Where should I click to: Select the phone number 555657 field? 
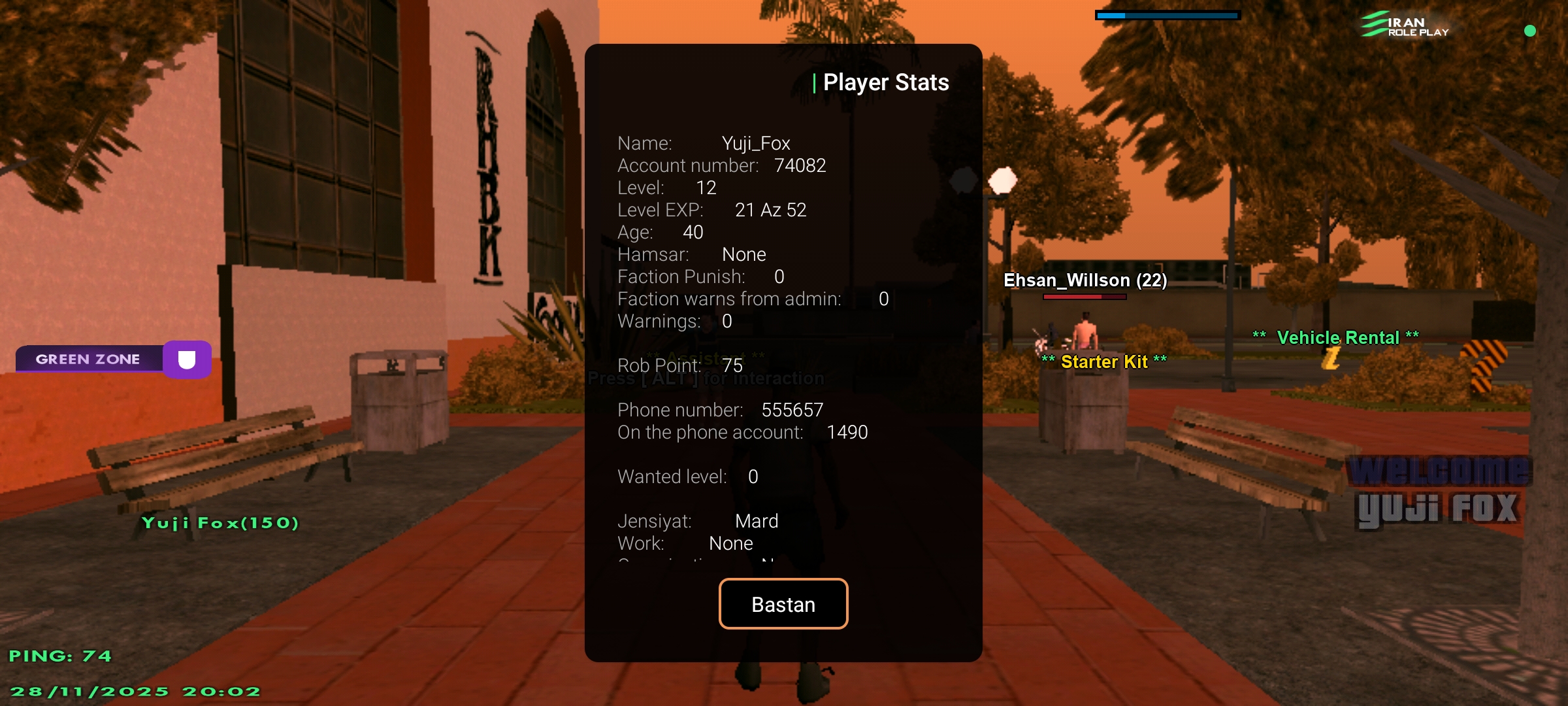coord(721,410)
